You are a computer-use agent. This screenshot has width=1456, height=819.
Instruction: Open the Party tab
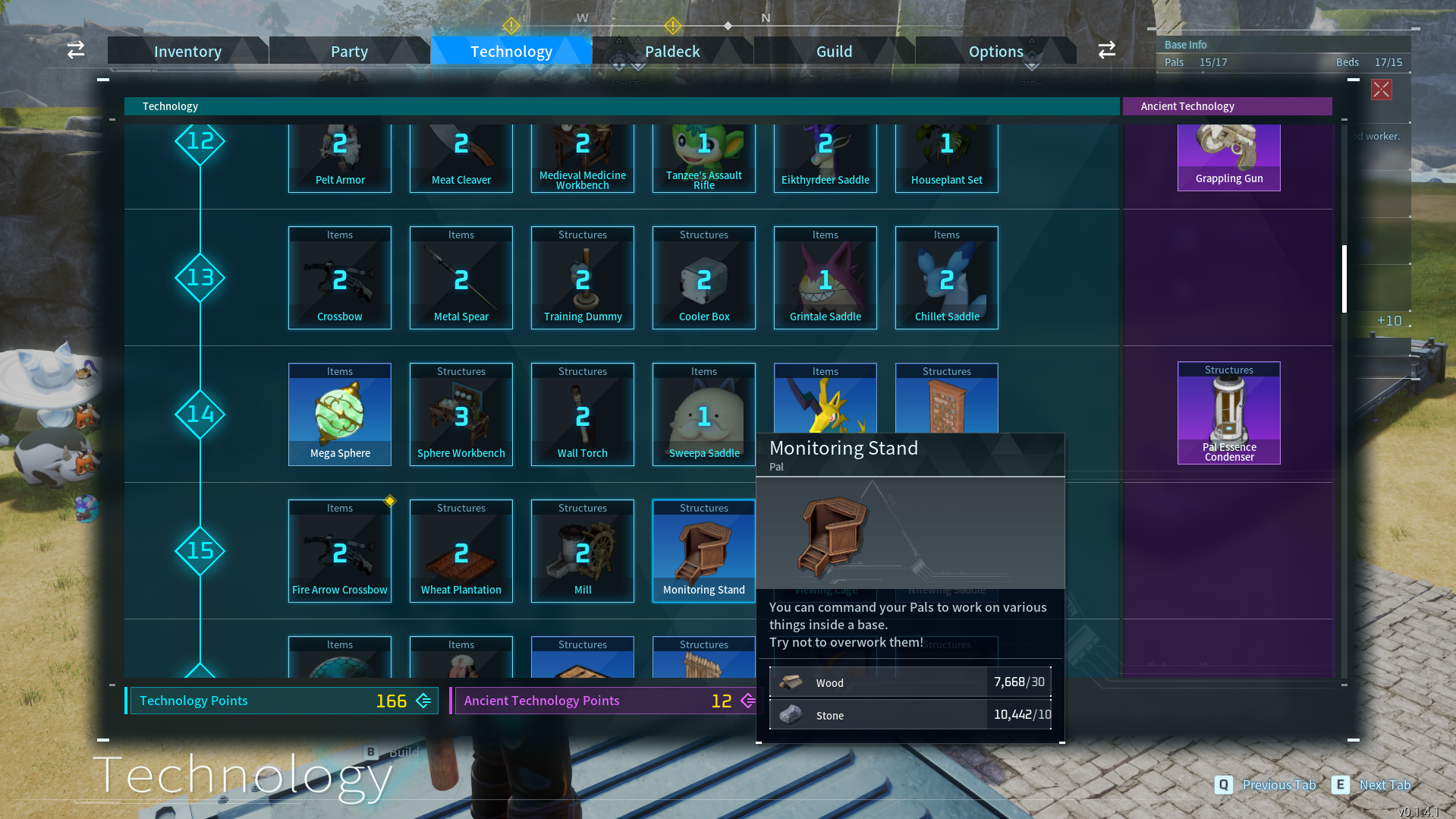coord(349,52)
